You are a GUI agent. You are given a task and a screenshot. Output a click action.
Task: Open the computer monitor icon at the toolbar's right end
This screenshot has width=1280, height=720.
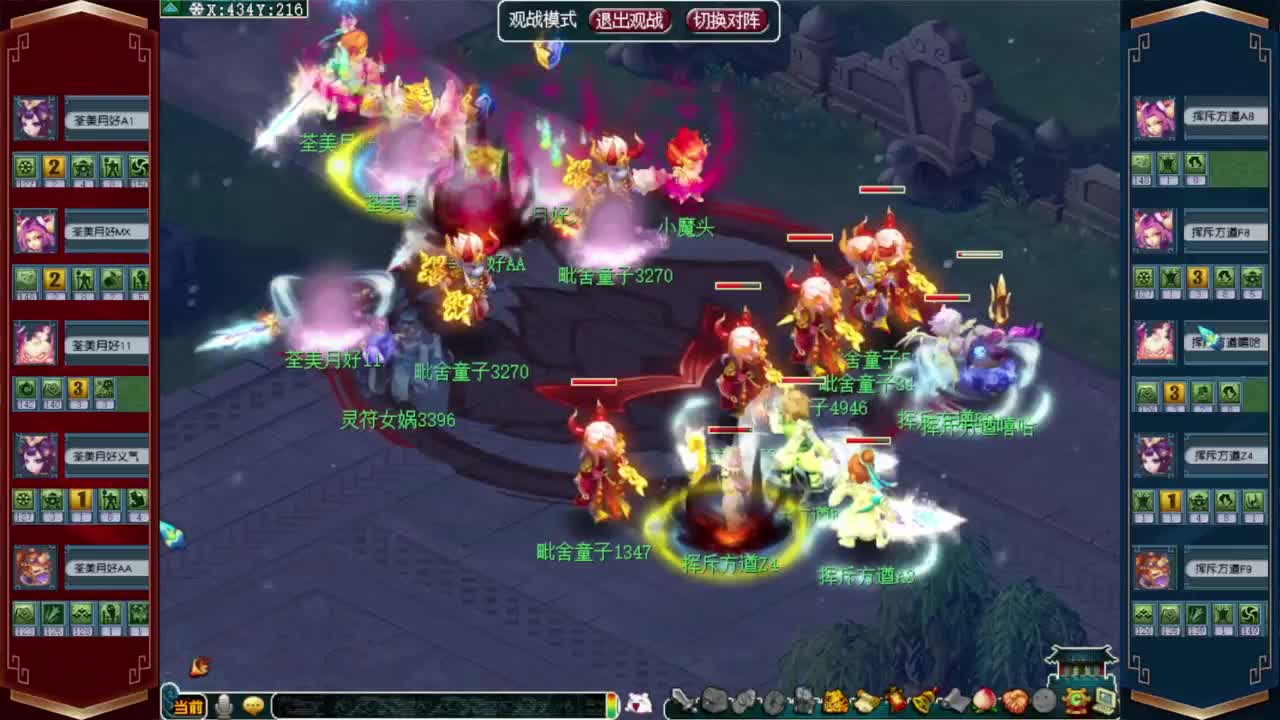click(x=1105, y=700)
